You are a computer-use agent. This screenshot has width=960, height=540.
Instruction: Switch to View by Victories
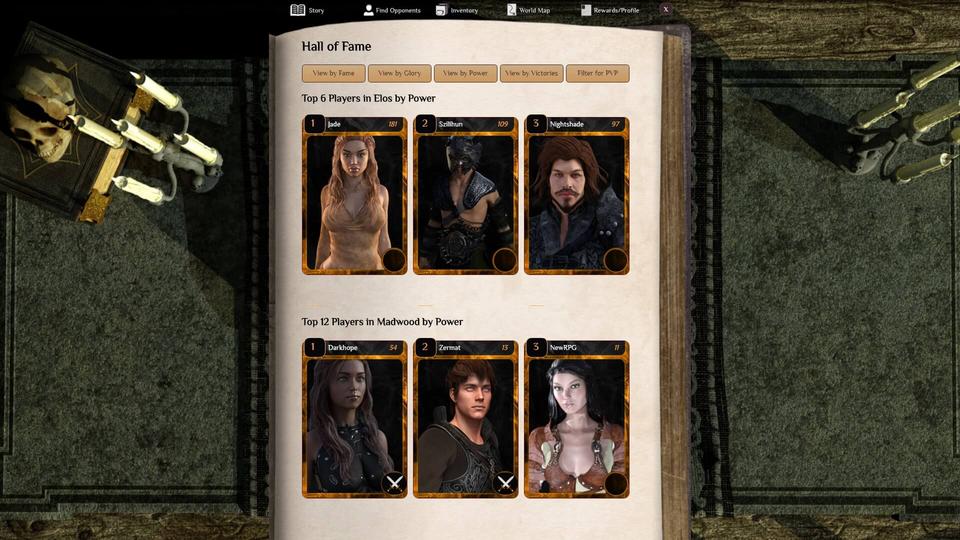[x=531, y=73]
